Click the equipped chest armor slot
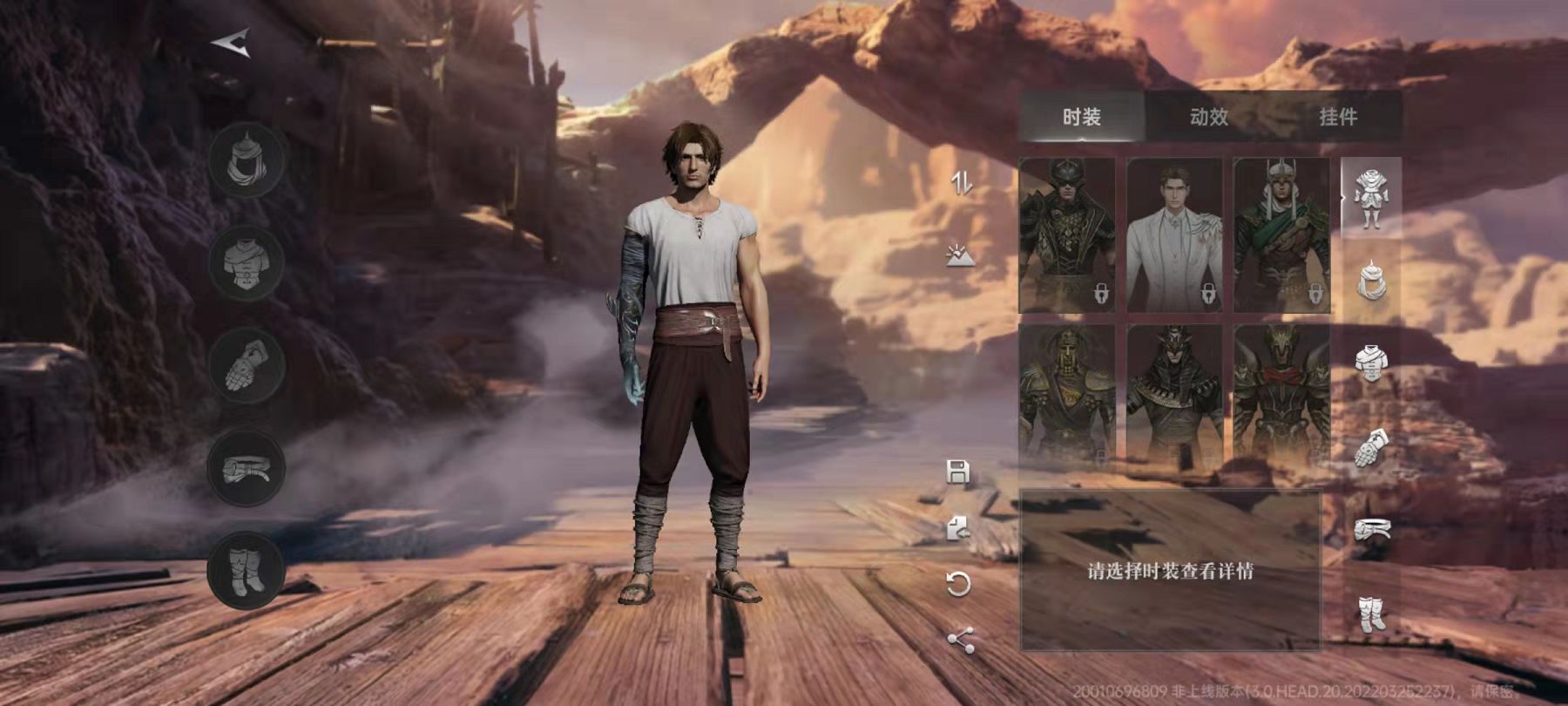Screen dimensions: 1568x706 [247, 262]
